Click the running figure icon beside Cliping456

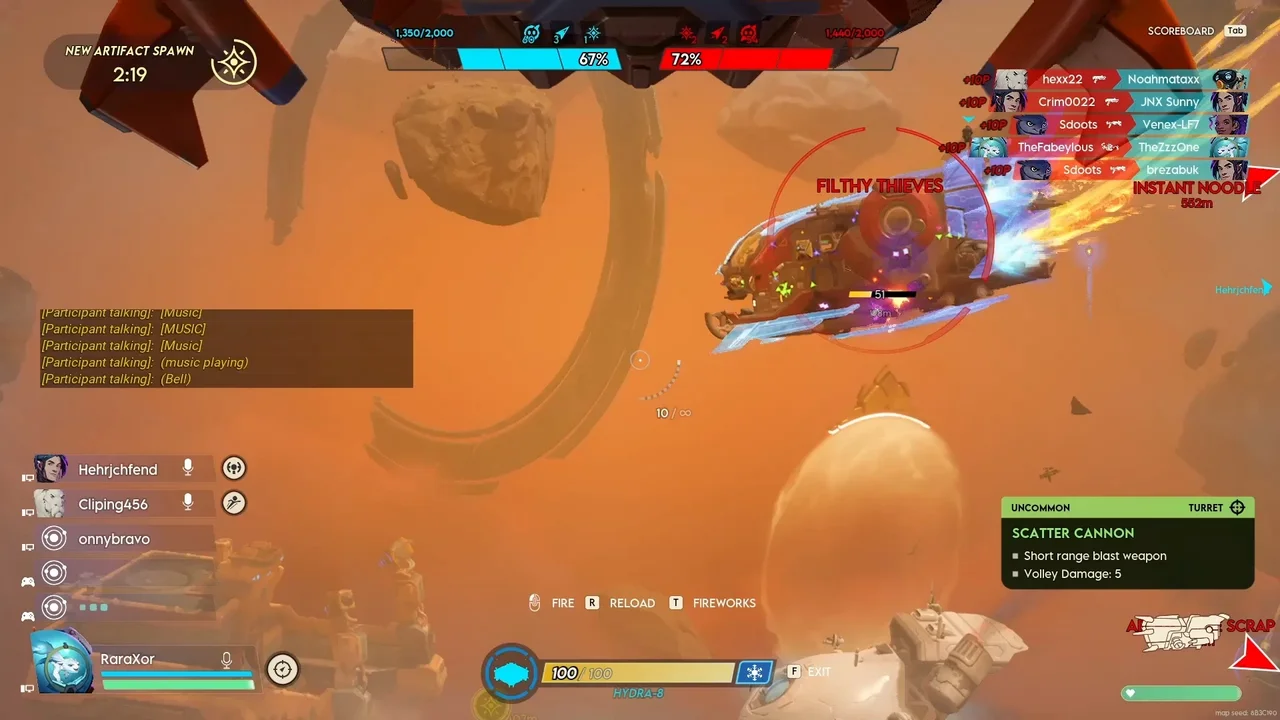coord(234,503)
